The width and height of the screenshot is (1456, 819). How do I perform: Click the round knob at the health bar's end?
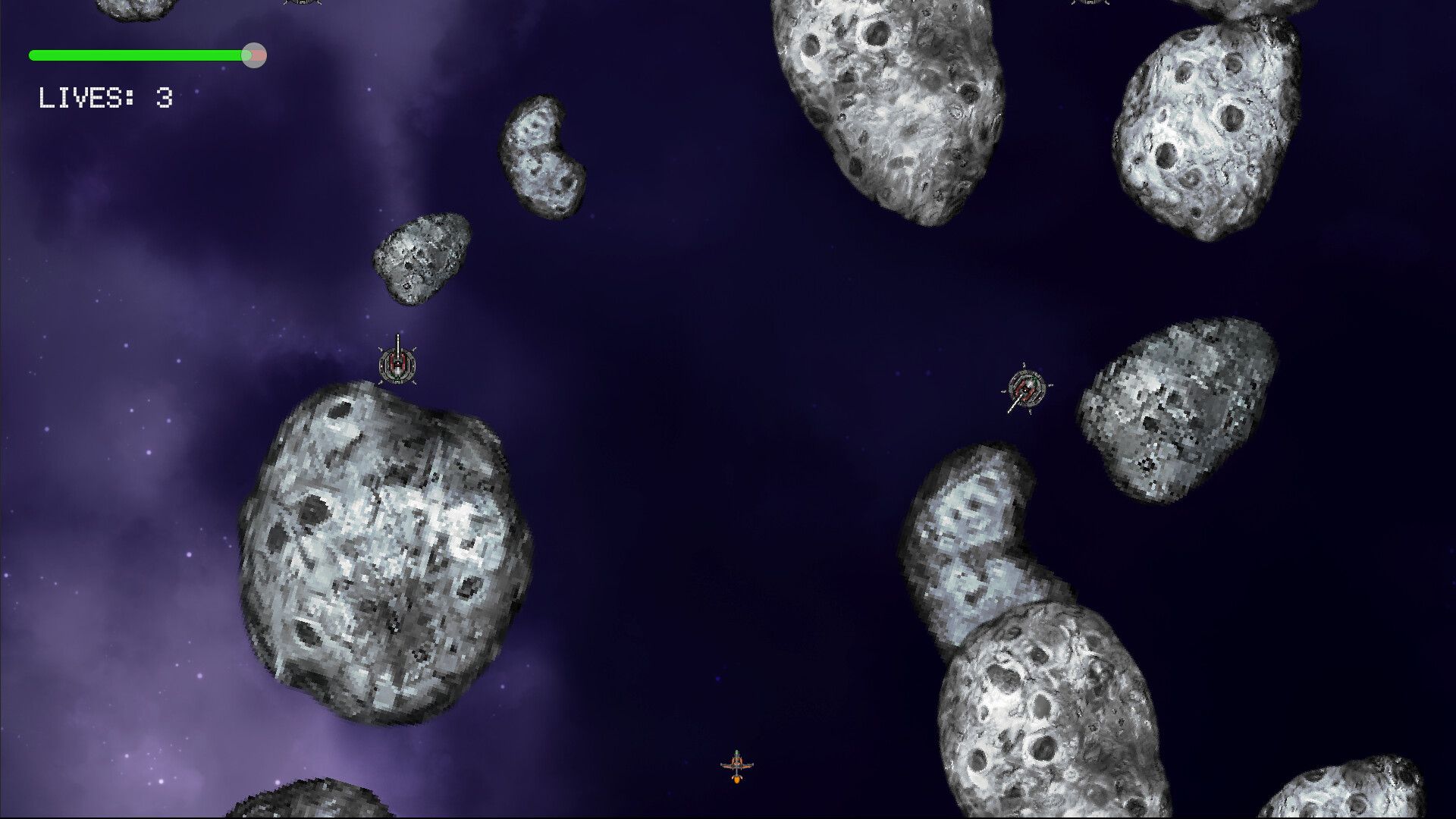(255, 55)
